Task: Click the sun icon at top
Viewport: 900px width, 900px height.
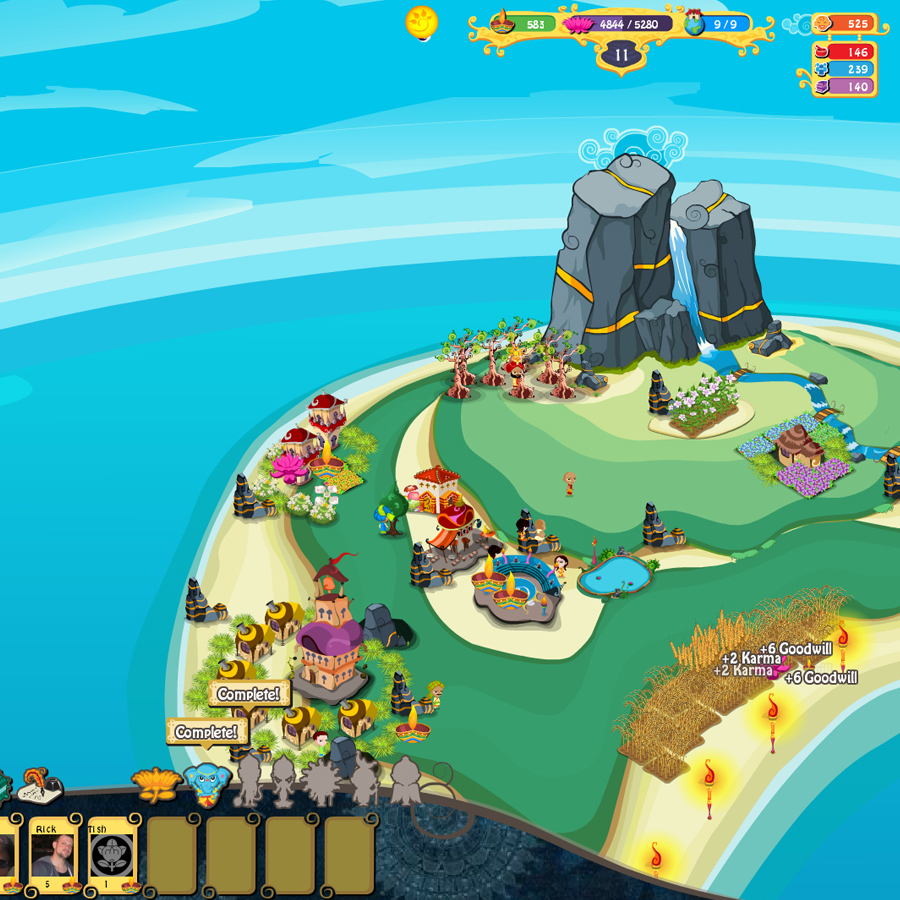Action: [422, 22]
